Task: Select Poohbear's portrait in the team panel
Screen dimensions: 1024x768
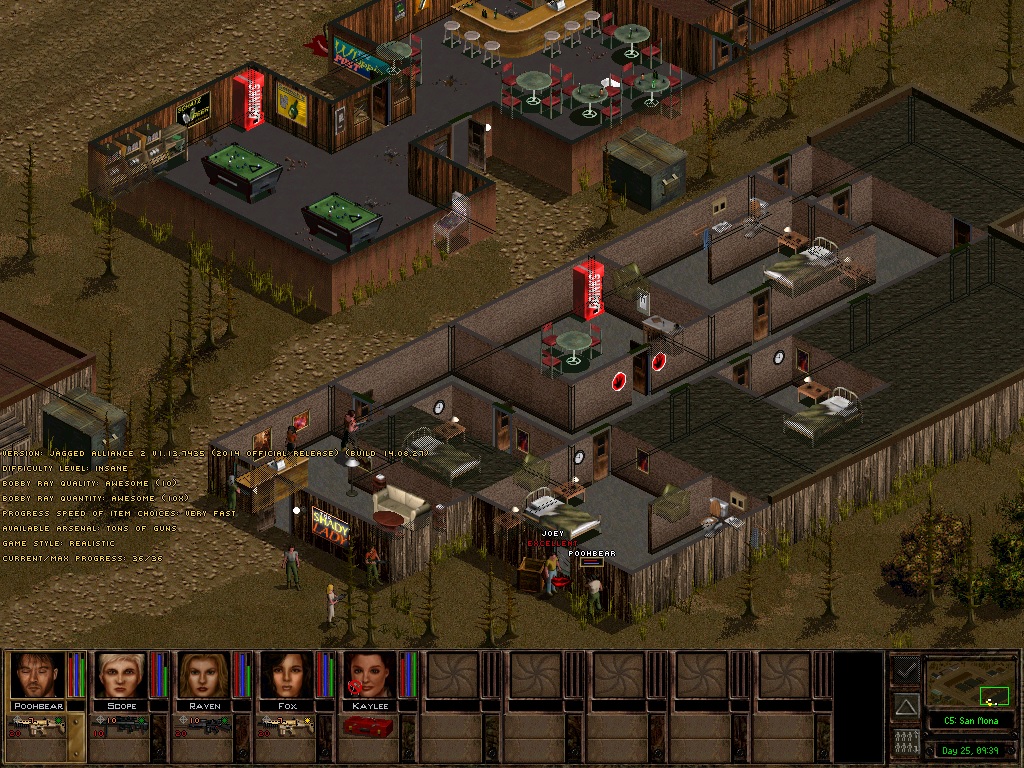Action: 37,675
